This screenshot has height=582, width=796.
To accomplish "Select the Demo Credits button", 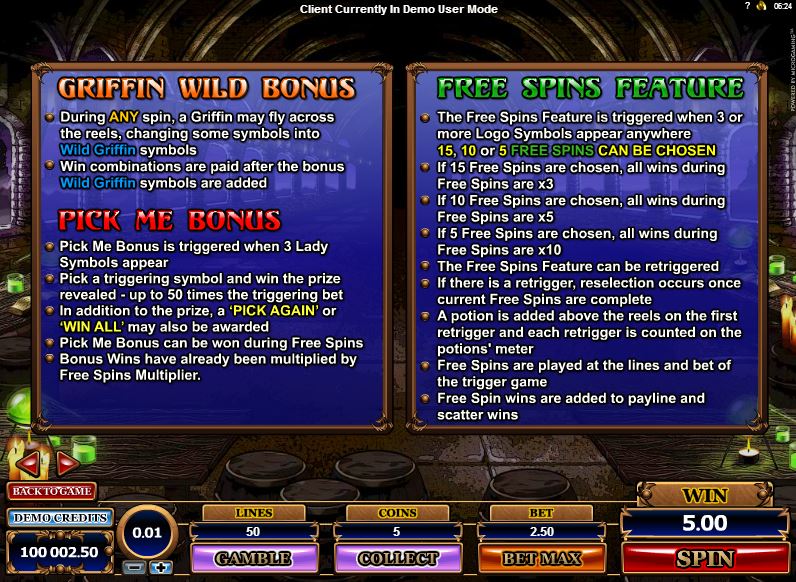I will (x=59, y=517).
